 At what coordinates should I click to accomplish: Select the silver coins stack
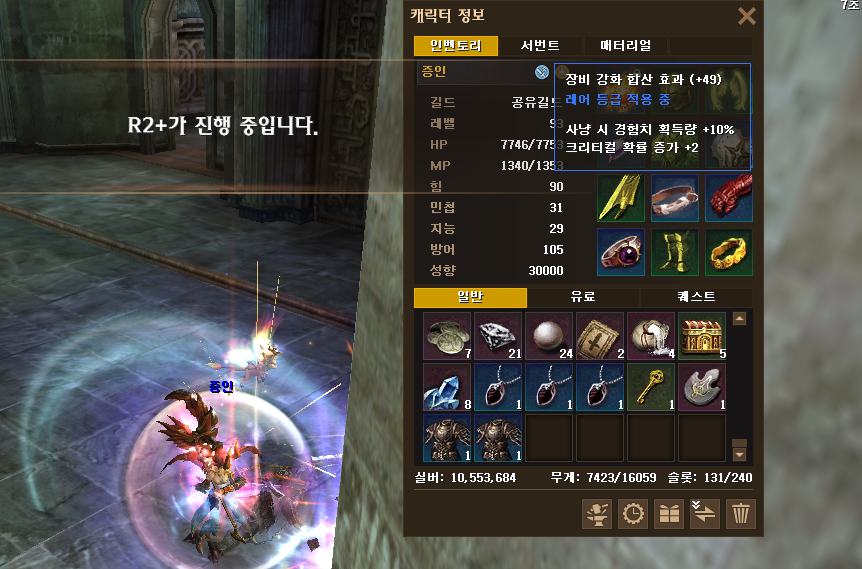point(447,336)
